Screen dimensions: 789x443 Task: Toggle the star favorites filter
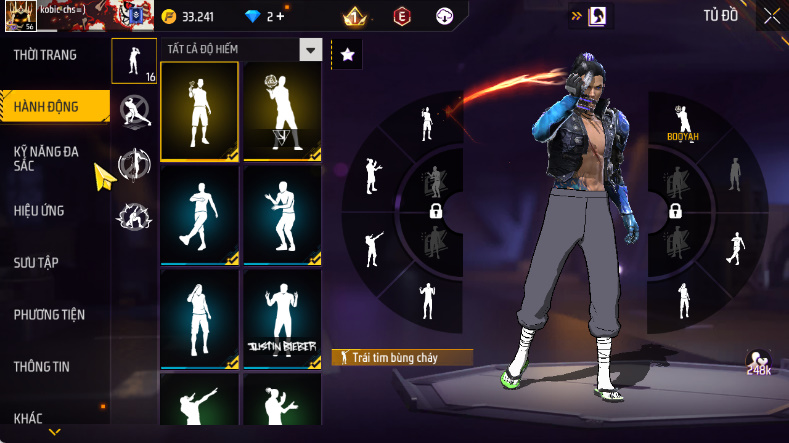346,55
